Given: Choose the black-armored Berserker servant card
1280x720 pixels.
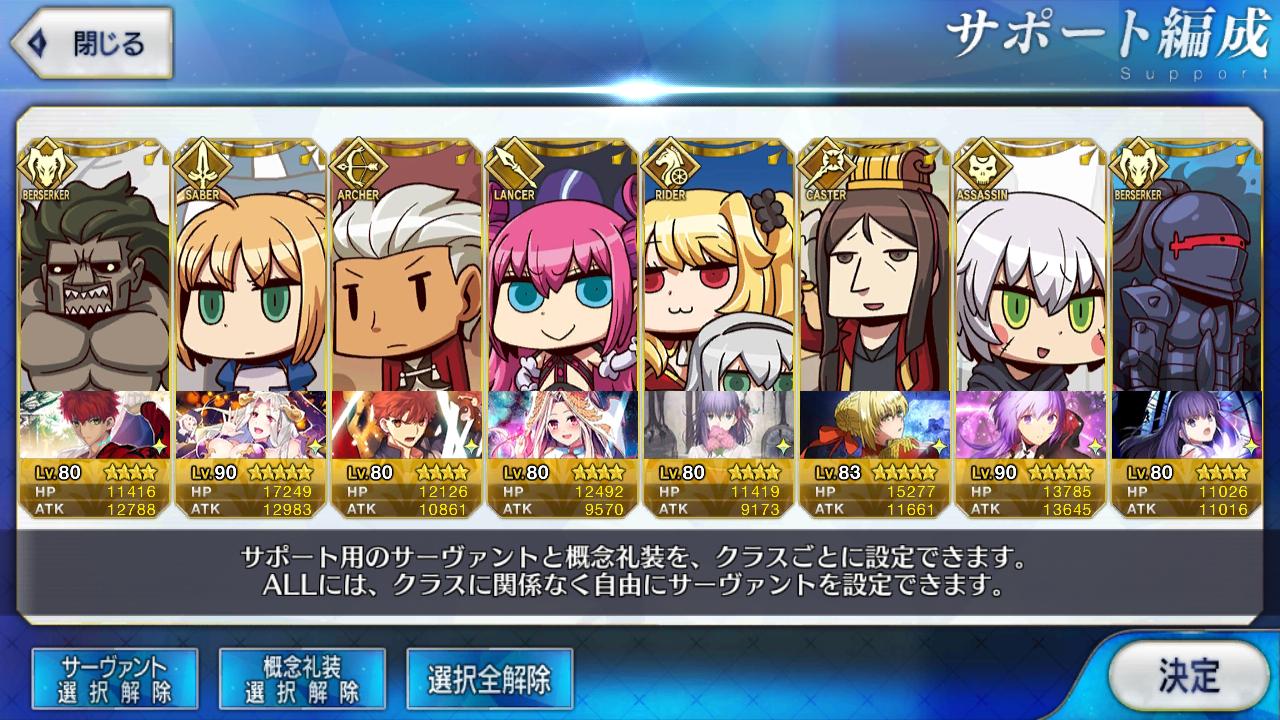Looking at the screenshot, I should tap(1186, 280).
